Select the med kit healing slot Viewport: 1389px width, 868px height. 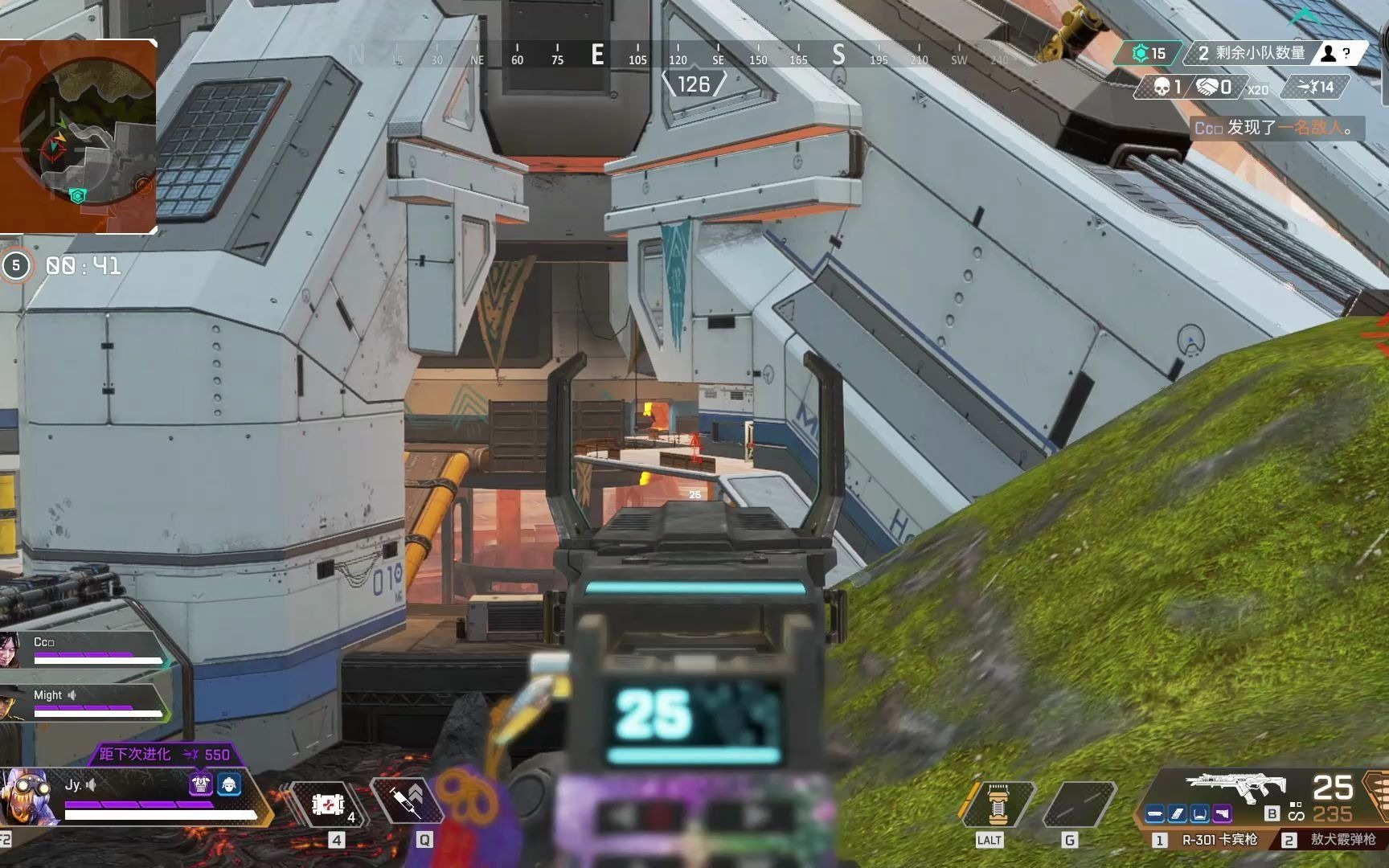pos(329,804)
